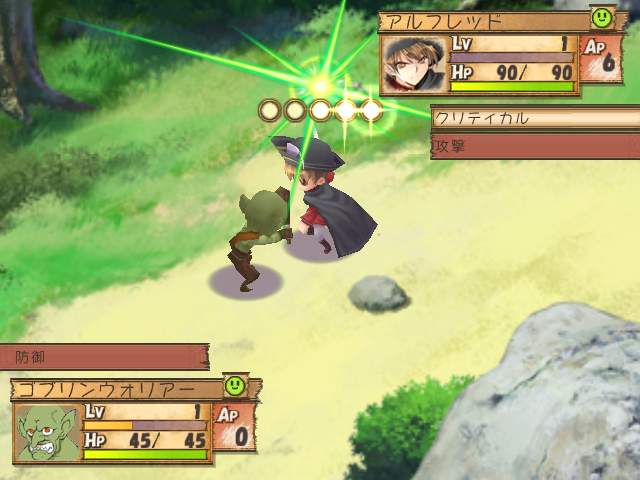The width and height of the screenshot is (640, 480).
Task: Choose the 攻撃 action bar
Action: click(534, 145)
